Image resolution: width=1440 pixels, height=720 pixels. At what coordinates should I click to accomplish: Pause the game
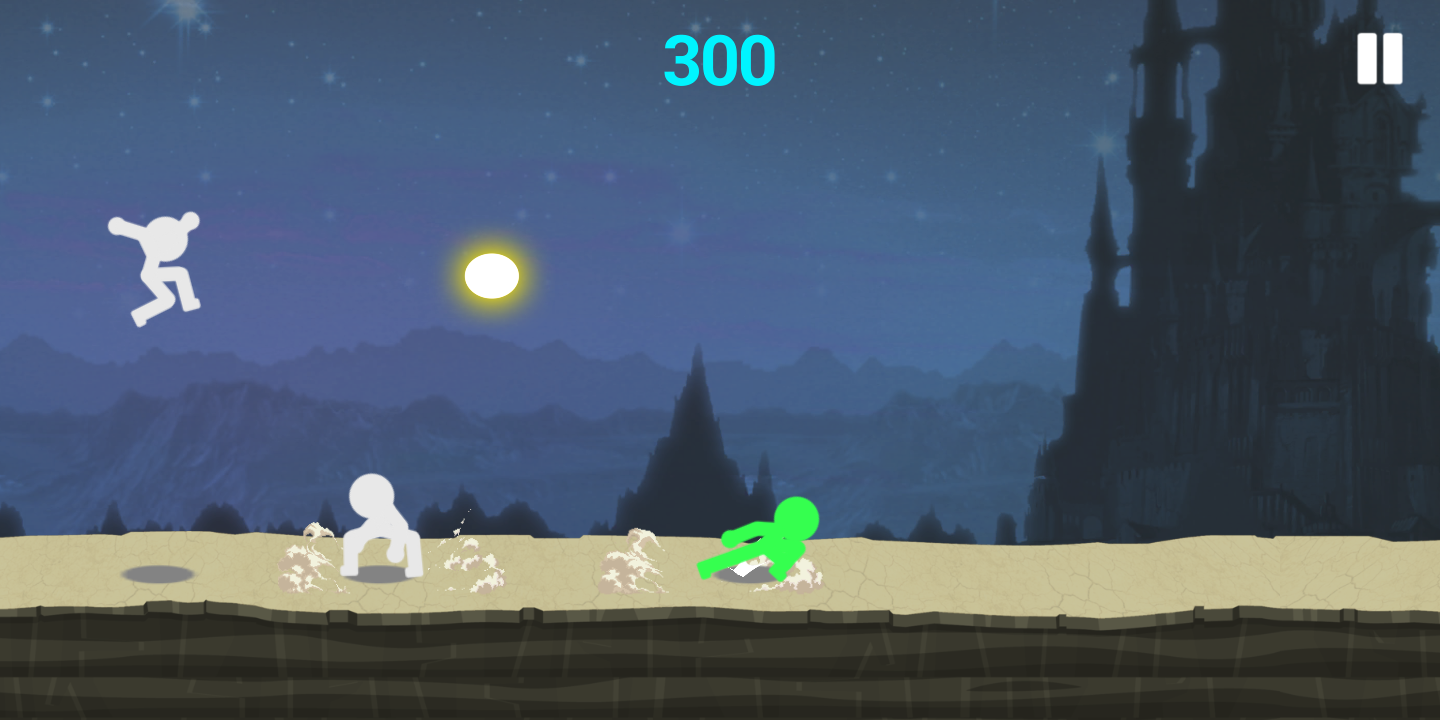[1379, 59]
